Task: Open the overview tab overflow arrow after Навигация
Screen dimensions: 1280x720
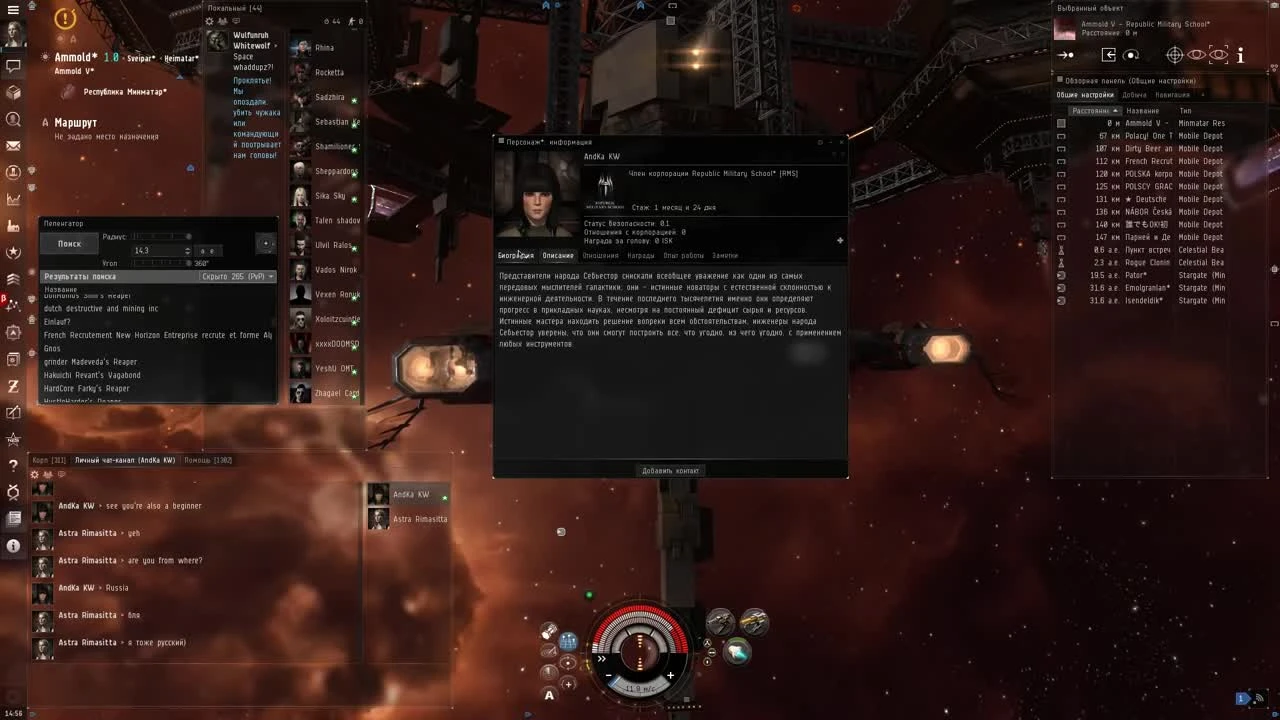Action: pos(1203,94)
